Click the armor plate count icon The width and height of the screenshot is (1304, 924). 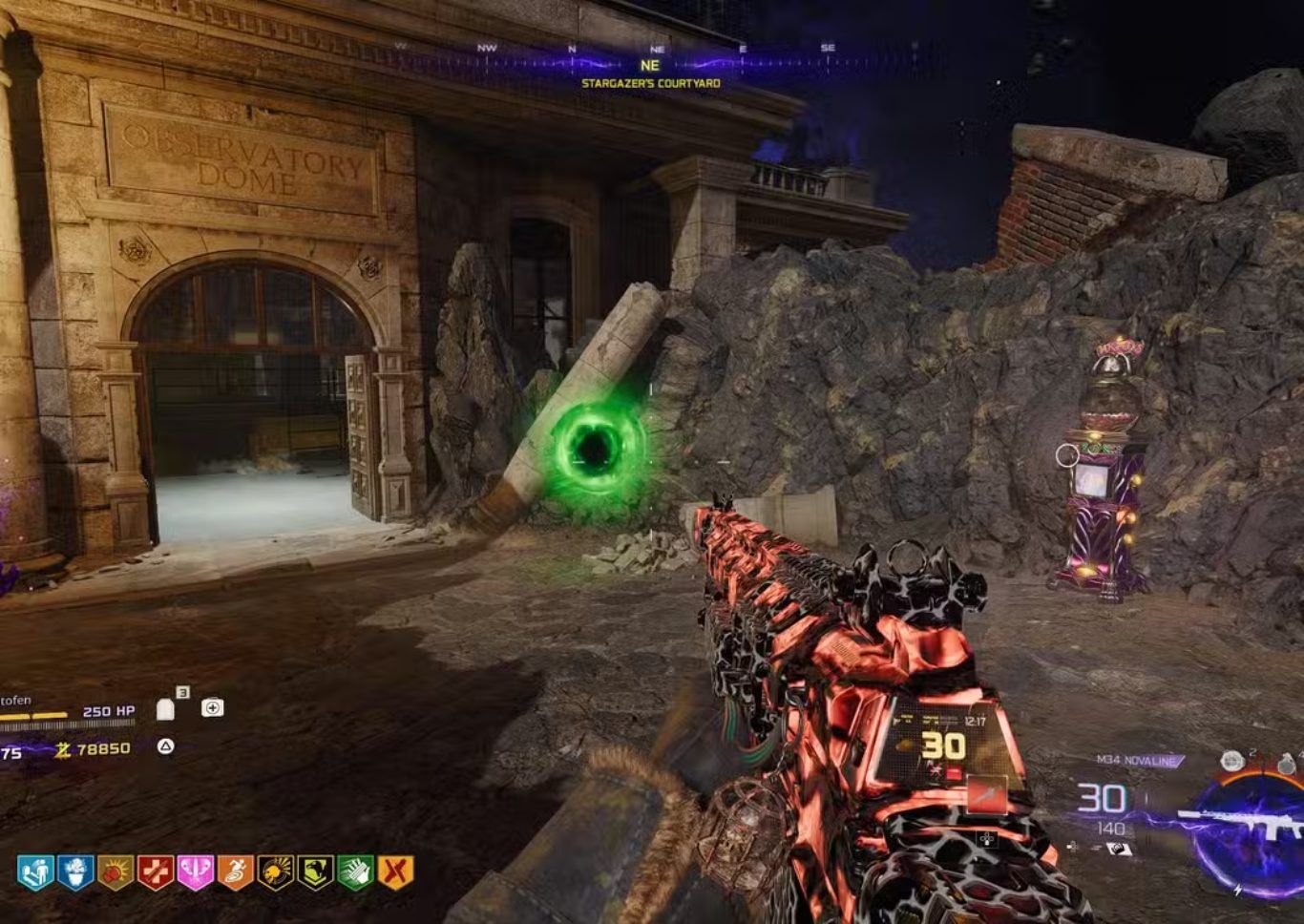pos(166,708)
